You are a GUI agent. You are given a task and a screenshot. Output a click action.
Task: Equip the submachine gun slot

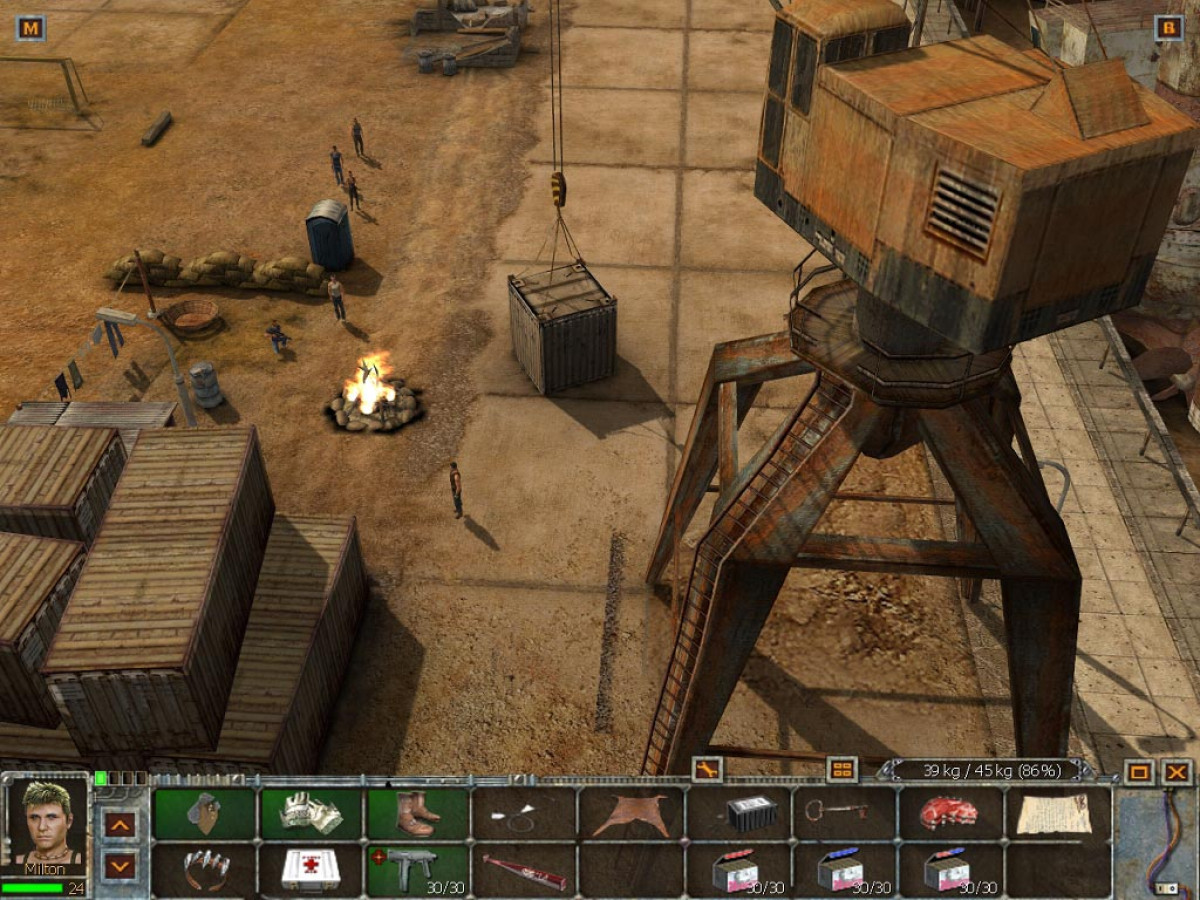point(417,869)
